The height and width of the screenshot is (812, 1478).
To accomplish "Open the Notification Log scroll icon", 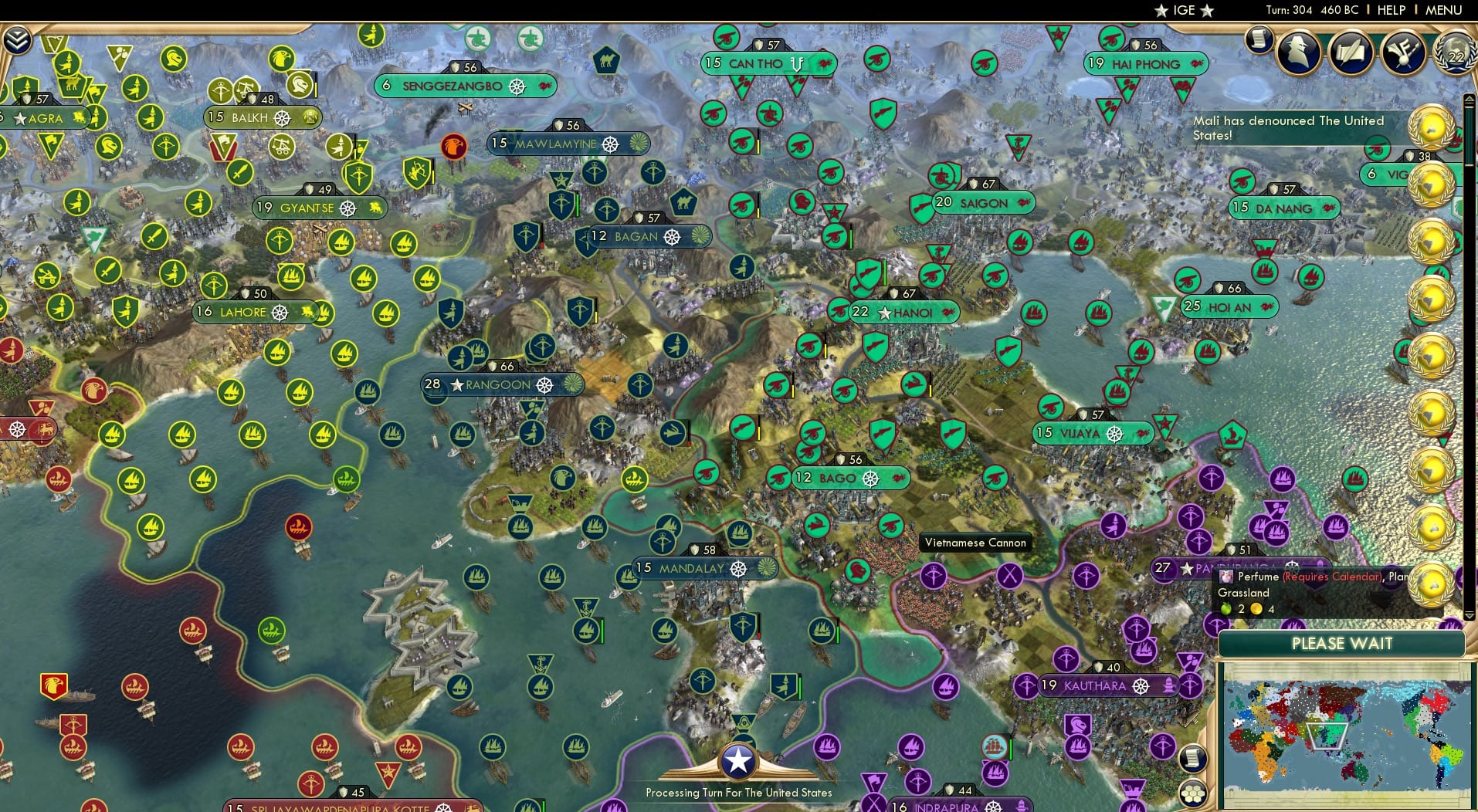I will (x=1259, y=37).
